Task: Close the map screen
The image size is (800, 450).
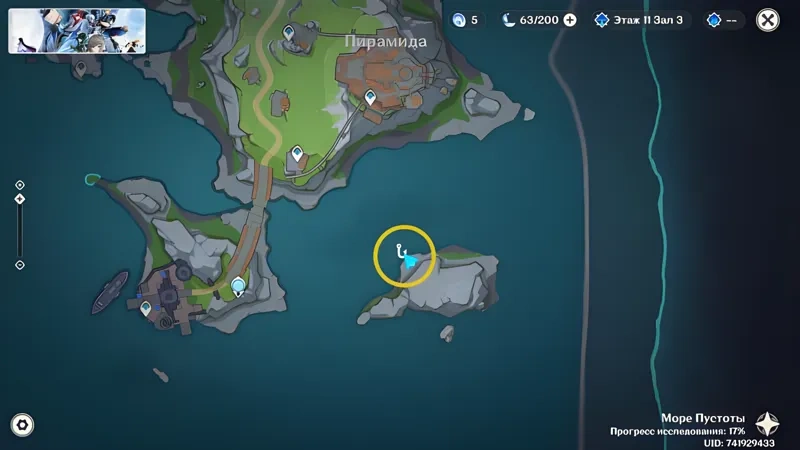Action: (768, 19)
